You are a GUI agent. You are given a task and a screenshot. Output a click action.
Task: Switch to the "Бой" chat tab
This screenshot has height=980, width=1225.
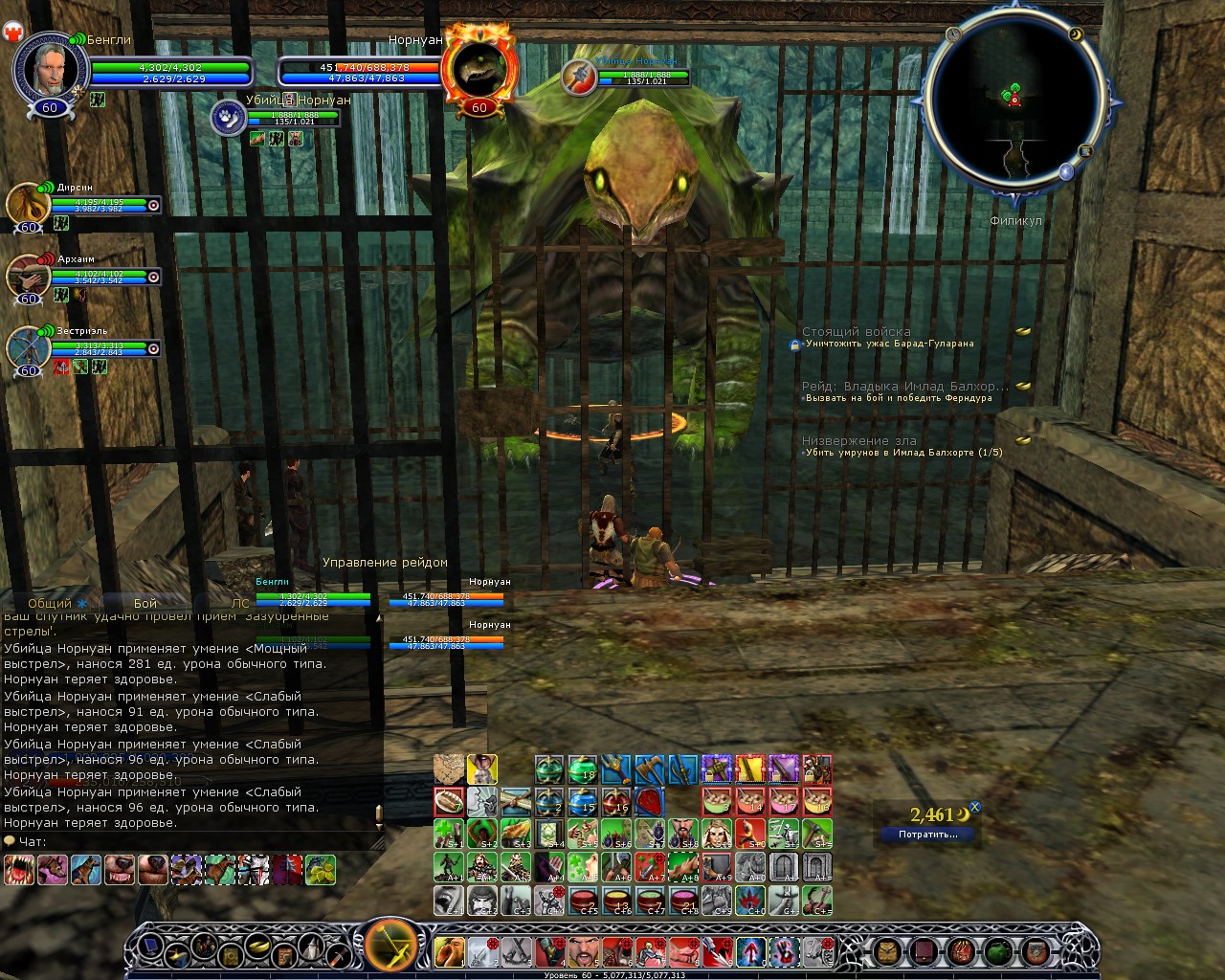click(145, 603)
